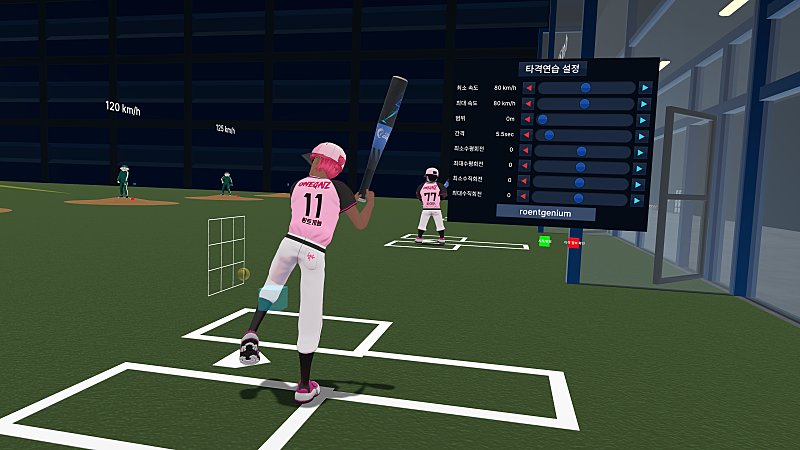
Task: Increase the 범위 range using the right arrow
Action: (645, 119)
